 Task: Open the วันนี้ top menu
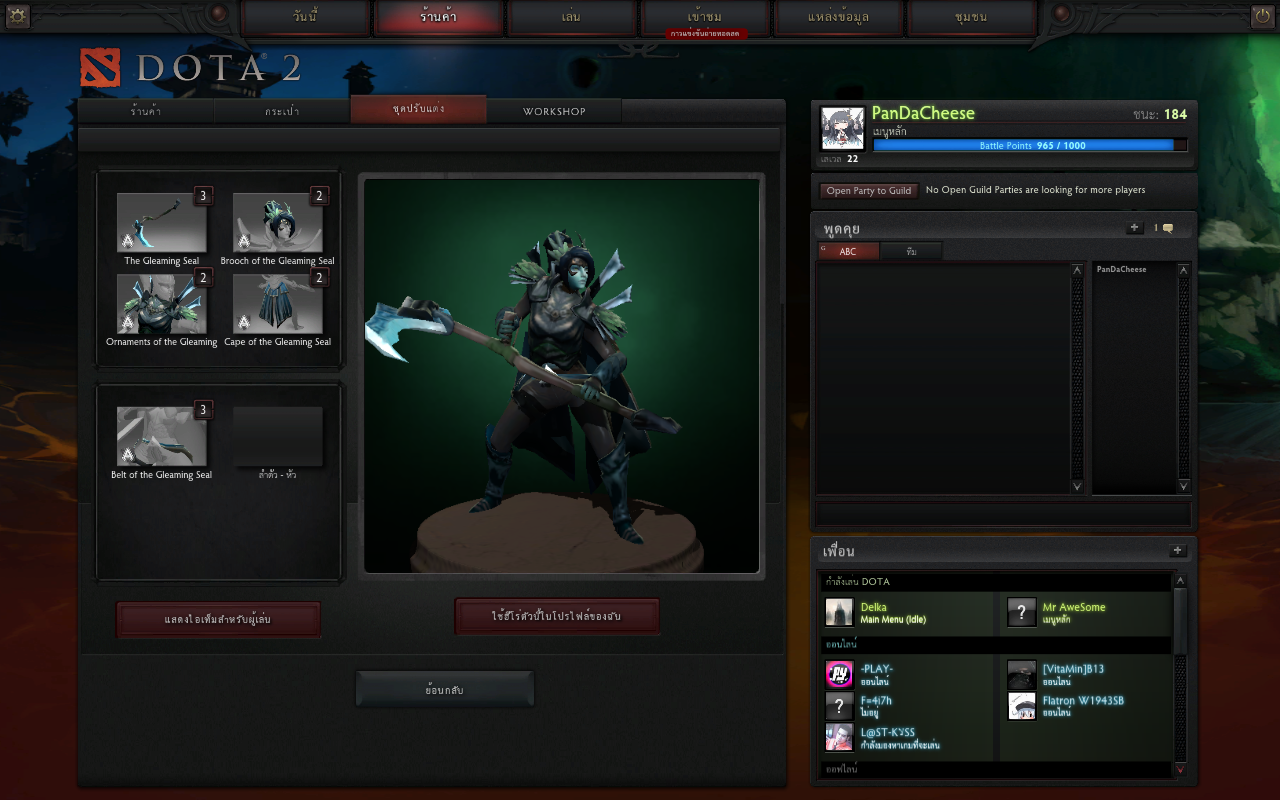(305, 18)
